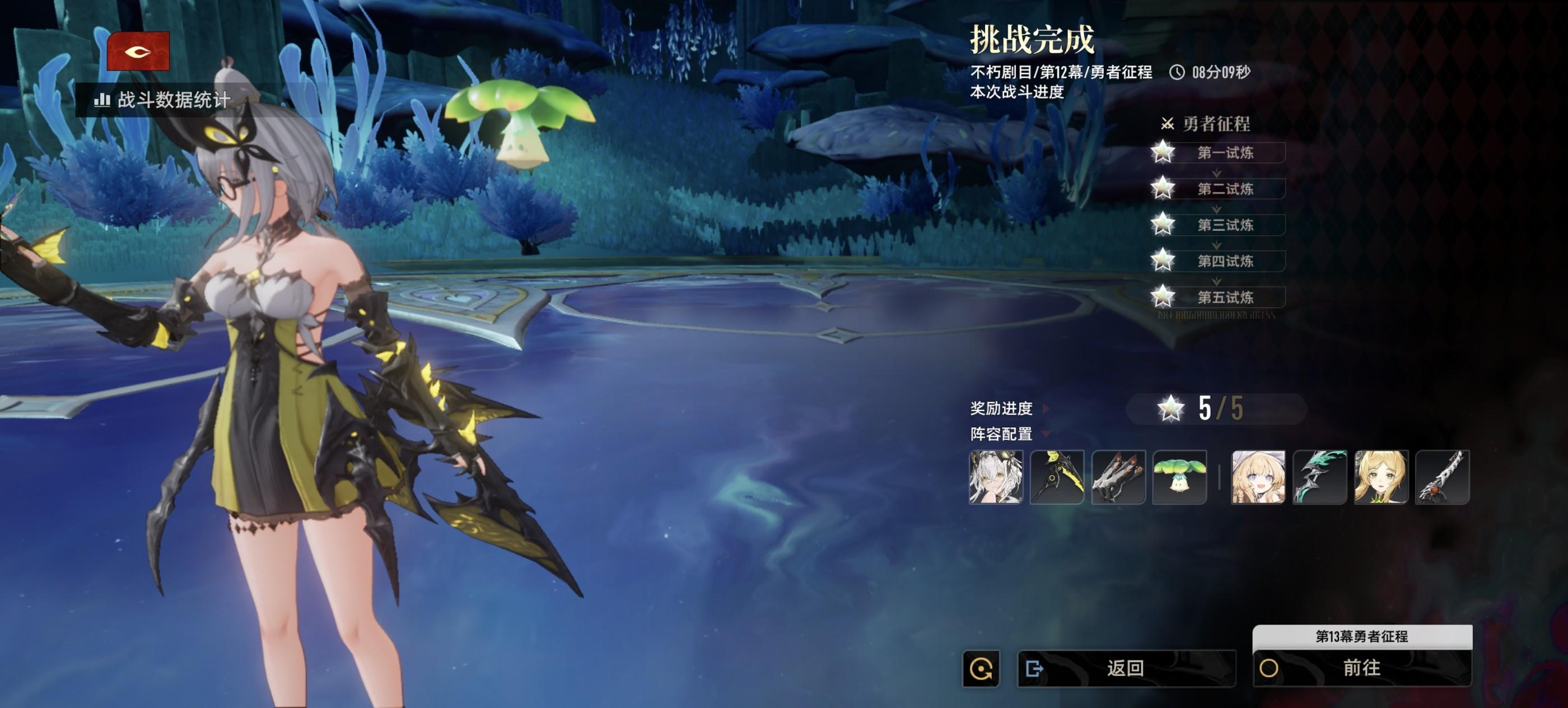
Task: Choose the green mushroom pet icon
Action: point(1180,477)
